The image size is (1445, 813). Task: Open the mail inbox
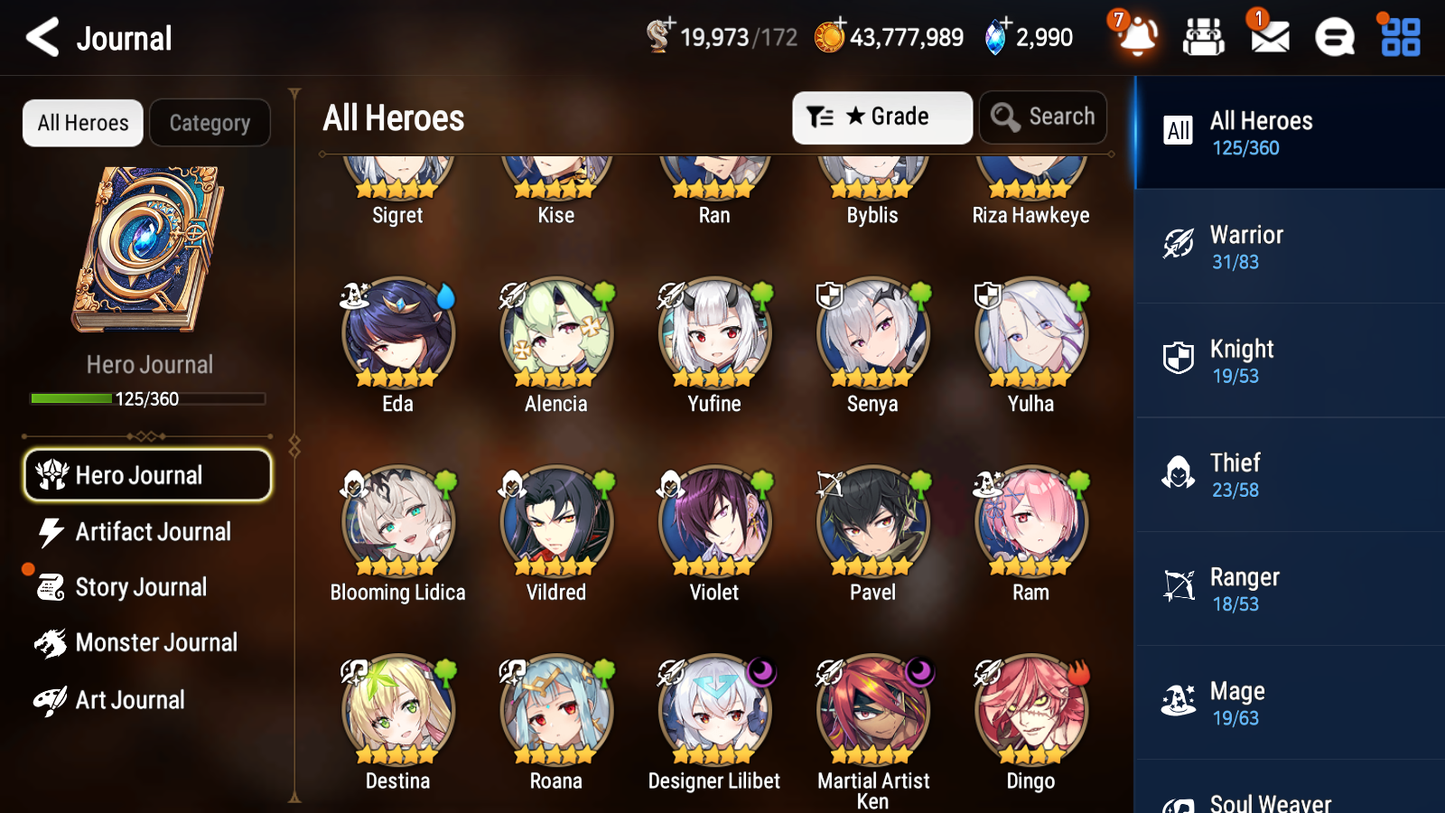click(x=1268, y=37)
